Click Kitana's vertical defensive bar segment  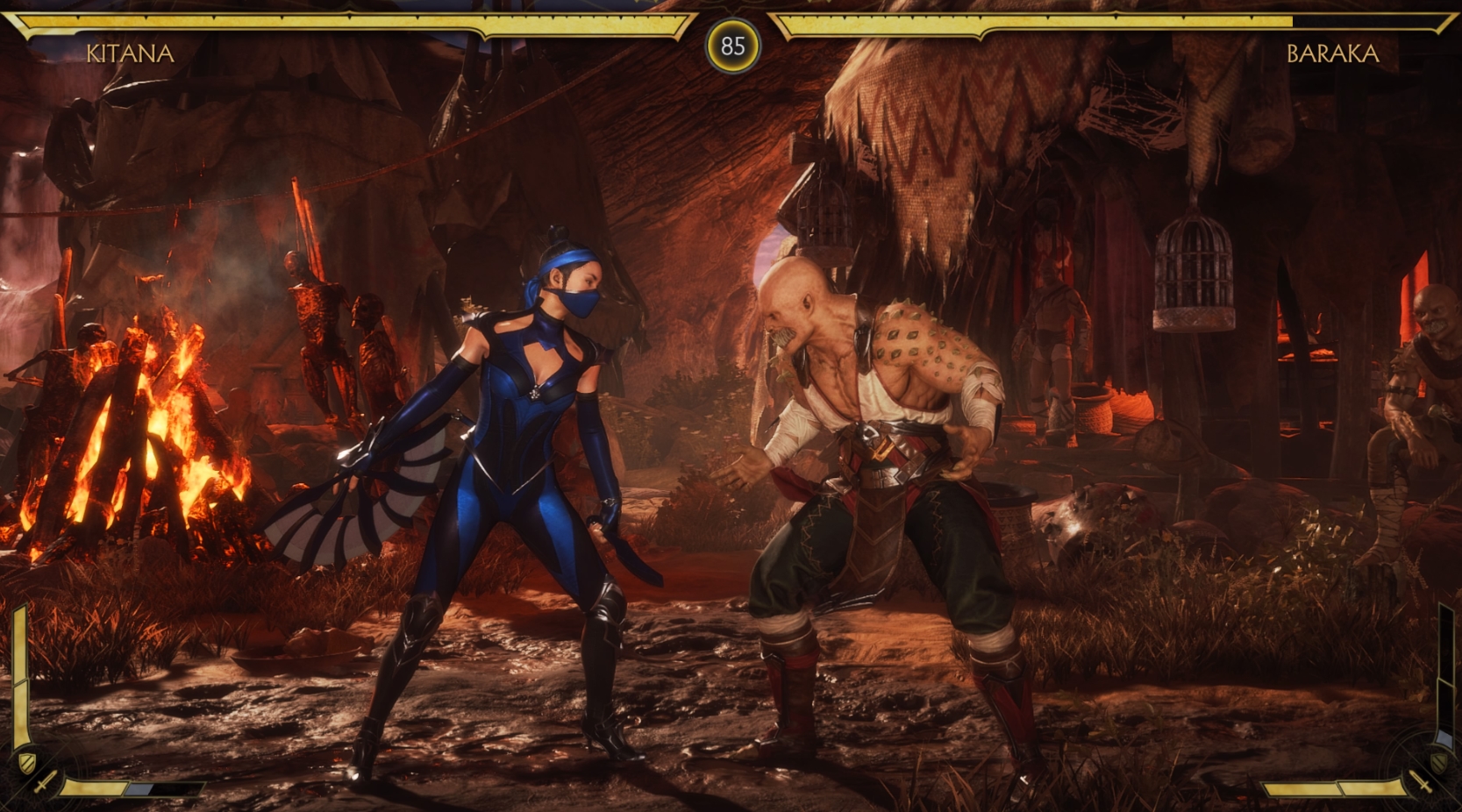pyautogui.click(x=19, y=674)
